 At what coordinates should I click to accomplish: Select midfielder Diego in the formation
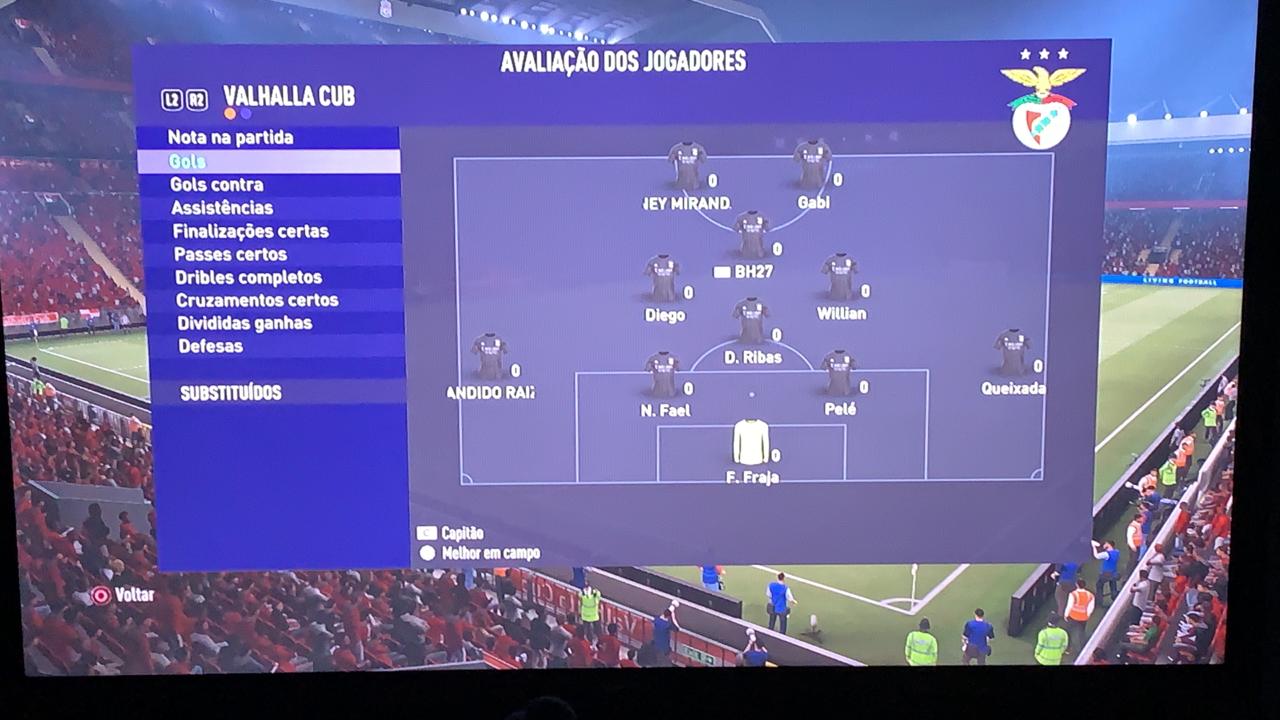tap(663, 278)
